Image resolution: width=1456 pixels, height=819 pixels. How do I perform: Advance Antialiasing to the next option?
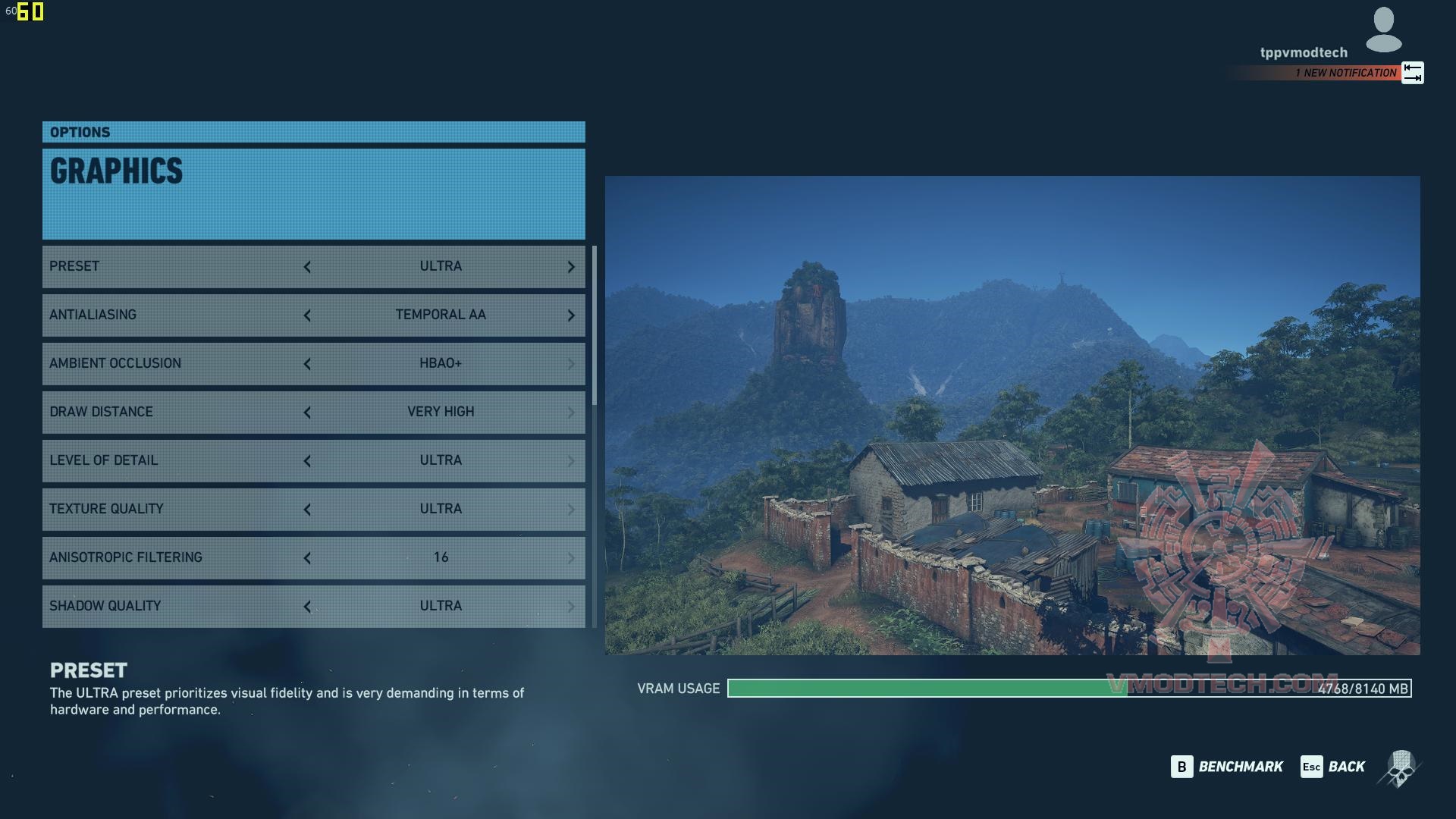[x=571, y=315]
